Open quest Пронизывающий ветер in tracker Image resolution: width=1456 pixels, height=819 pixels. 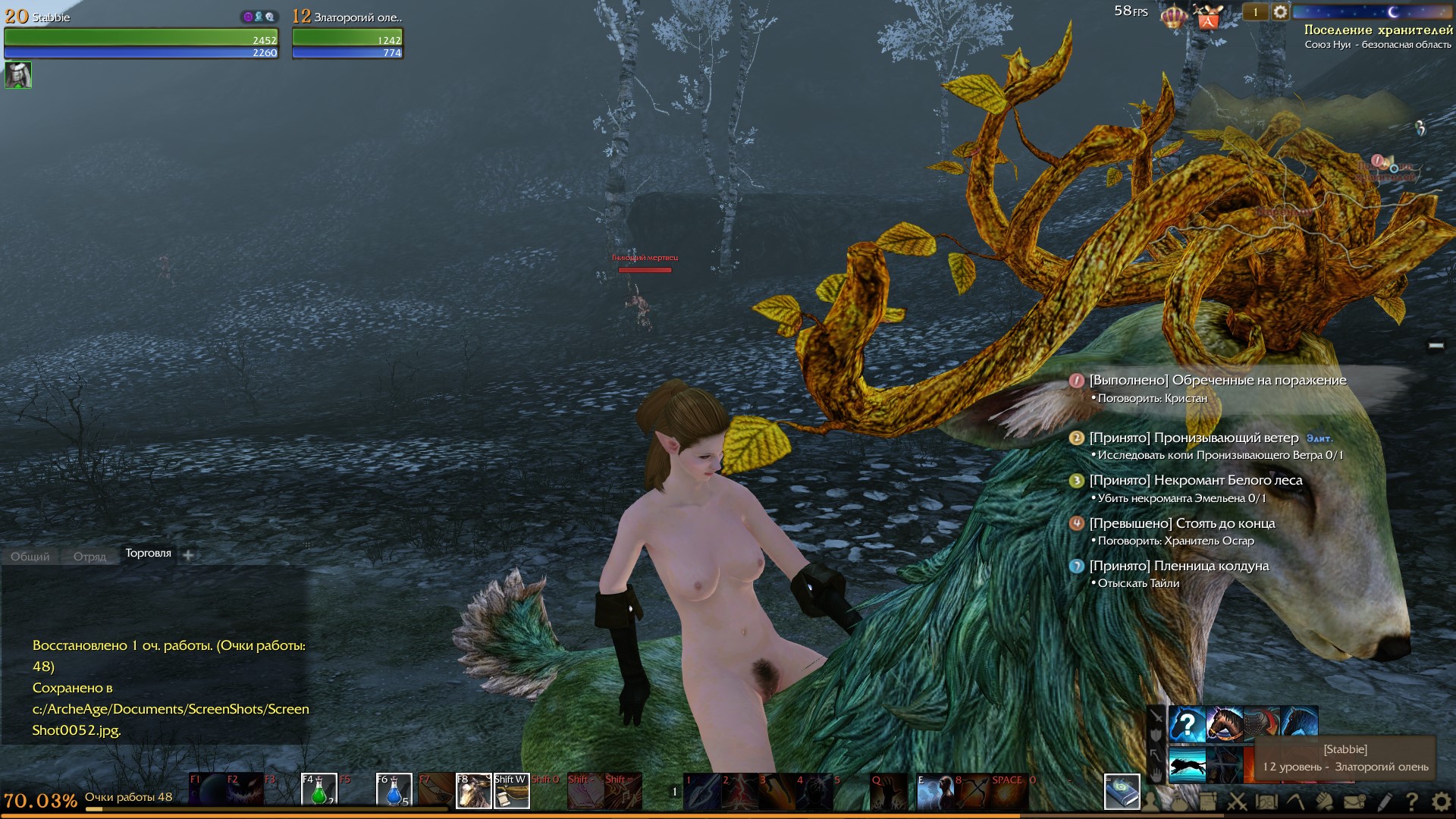pyautogui.click(x=1194, y=438)
